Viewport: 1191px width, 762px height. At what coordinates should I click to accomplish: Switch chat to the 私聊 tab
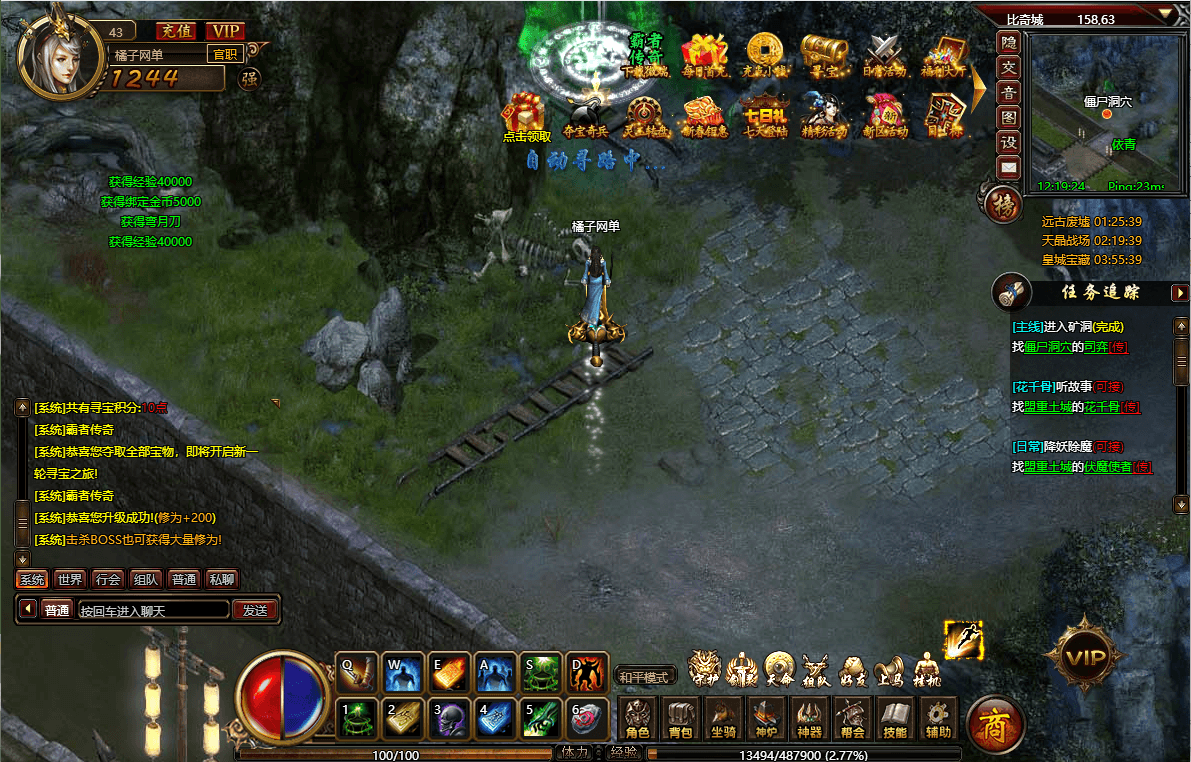point(221,579)
